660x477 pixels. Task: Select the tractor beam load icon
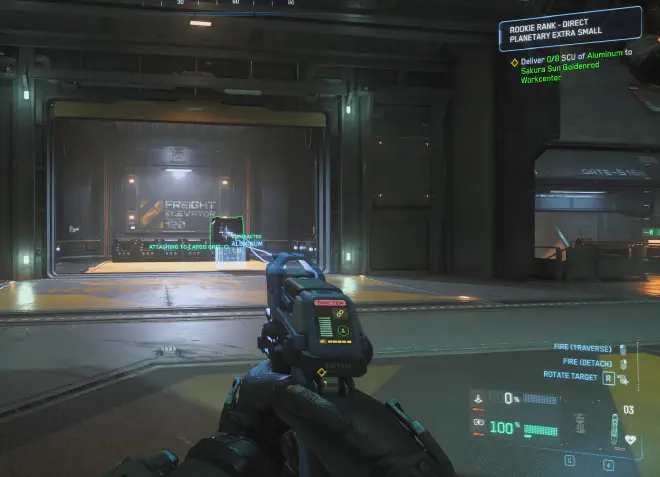point(478,397)
